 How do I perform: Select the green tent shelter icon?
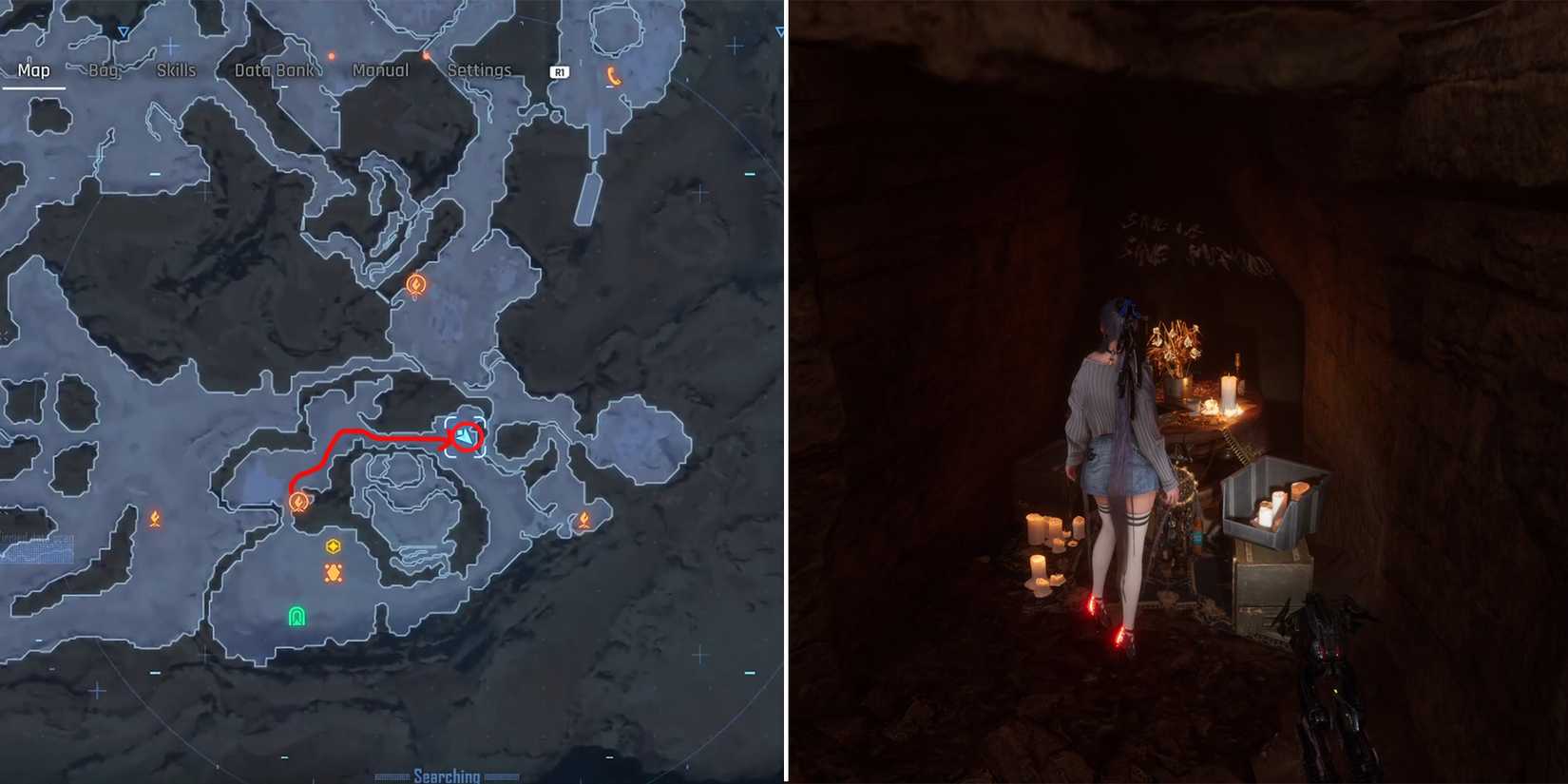[296, 616]
